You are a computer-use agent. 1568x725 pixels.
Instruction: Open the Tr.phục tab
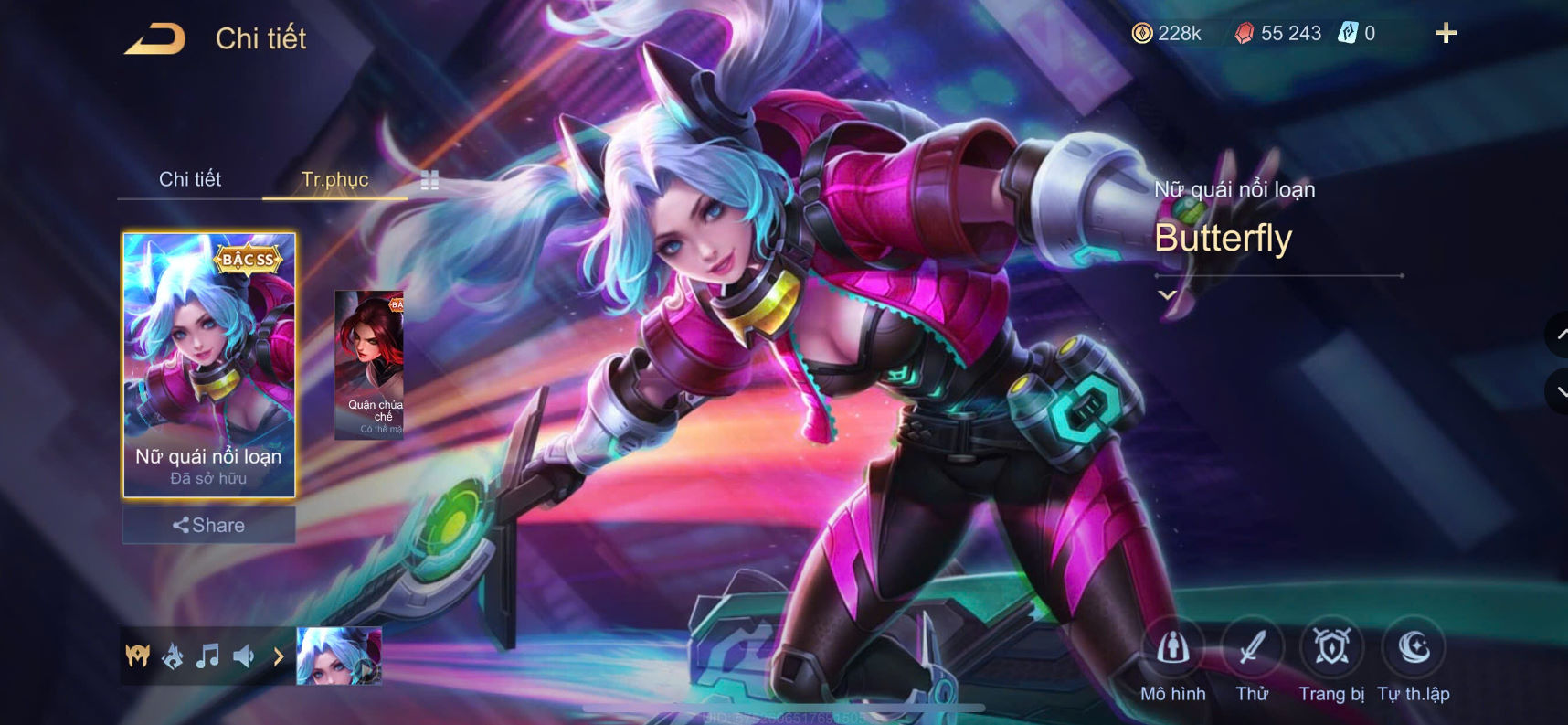334,179
